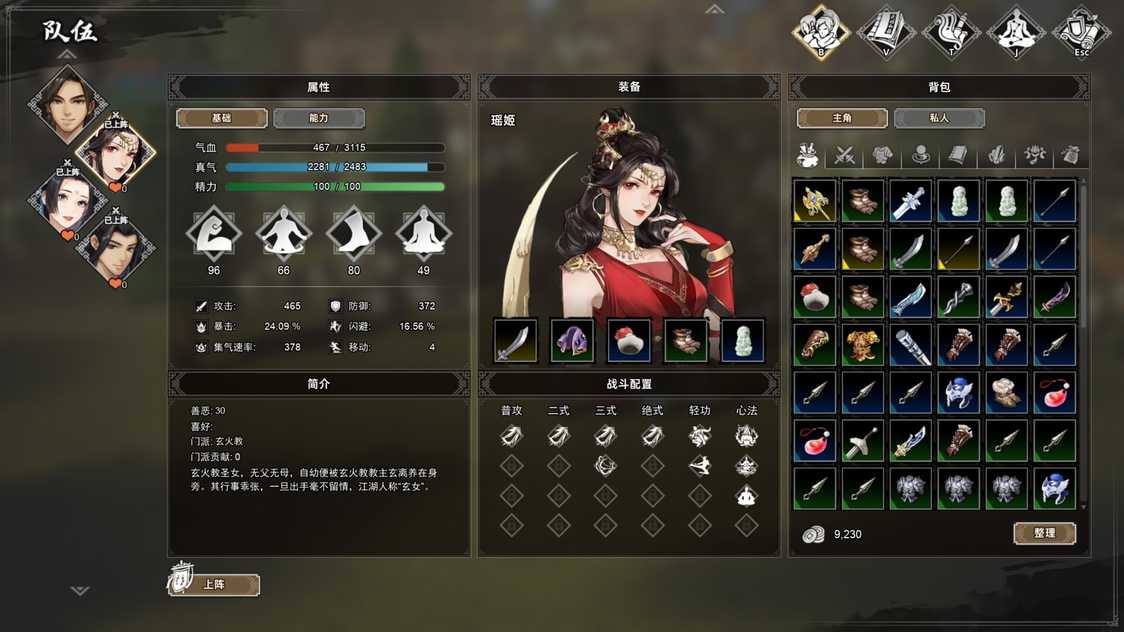
Task: Select the 主角 backpack tab
Action: 841,118
